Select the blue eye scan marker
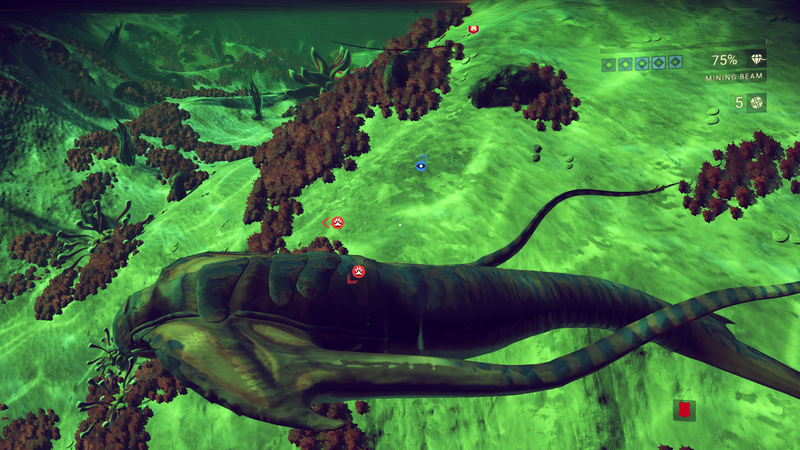The height and width of the screenshot is (450, 800). (421, 165)
